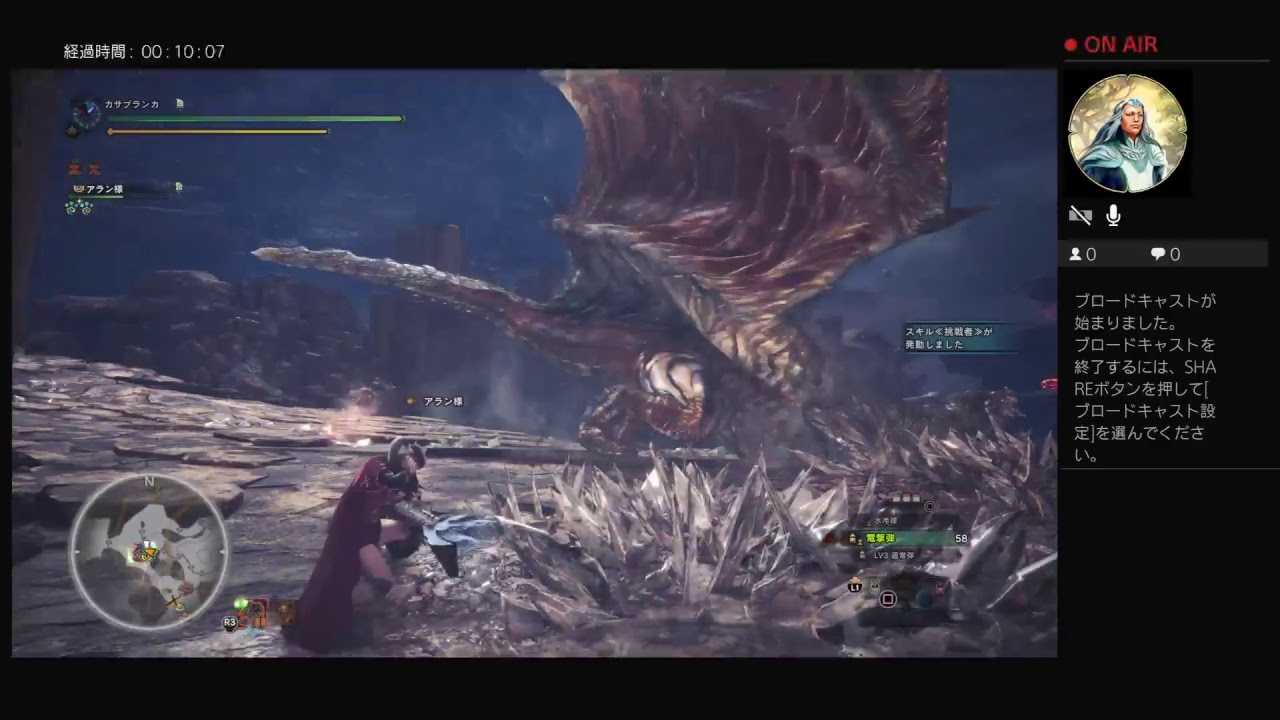The height and width of the screenshot is (720, 1280).
Task: Select the 水冷弾 ammo type above it
Action: 885,521
